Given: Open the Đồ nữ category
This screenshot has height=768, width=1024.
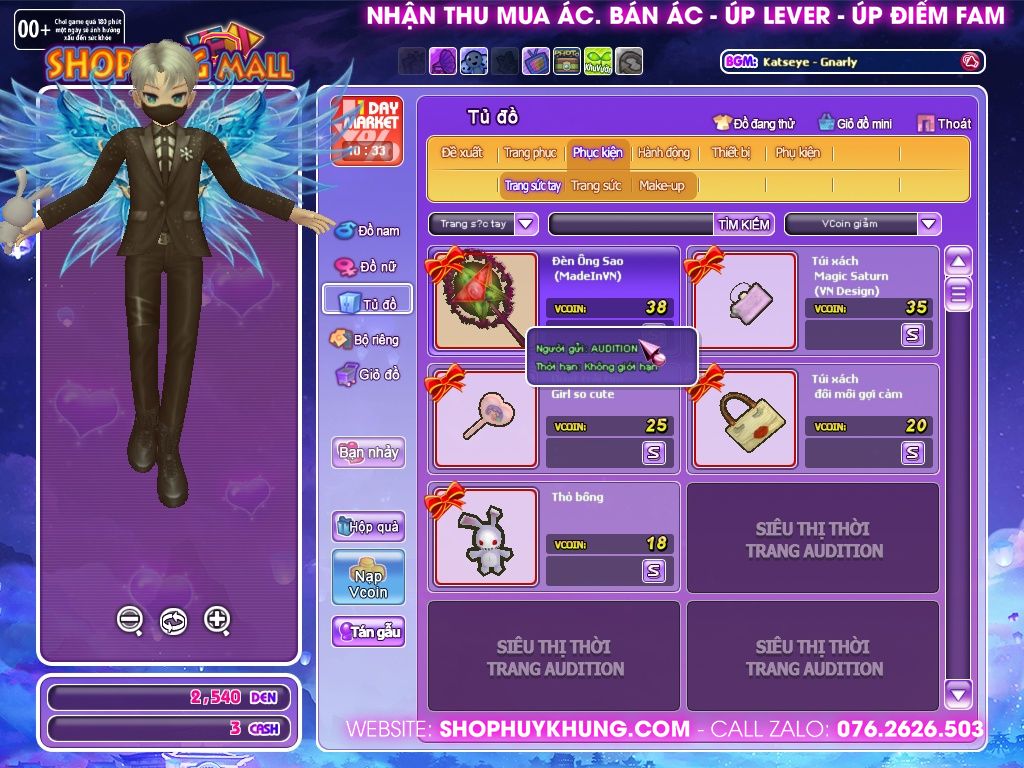Looking at the screenshot, I should 367,267.
